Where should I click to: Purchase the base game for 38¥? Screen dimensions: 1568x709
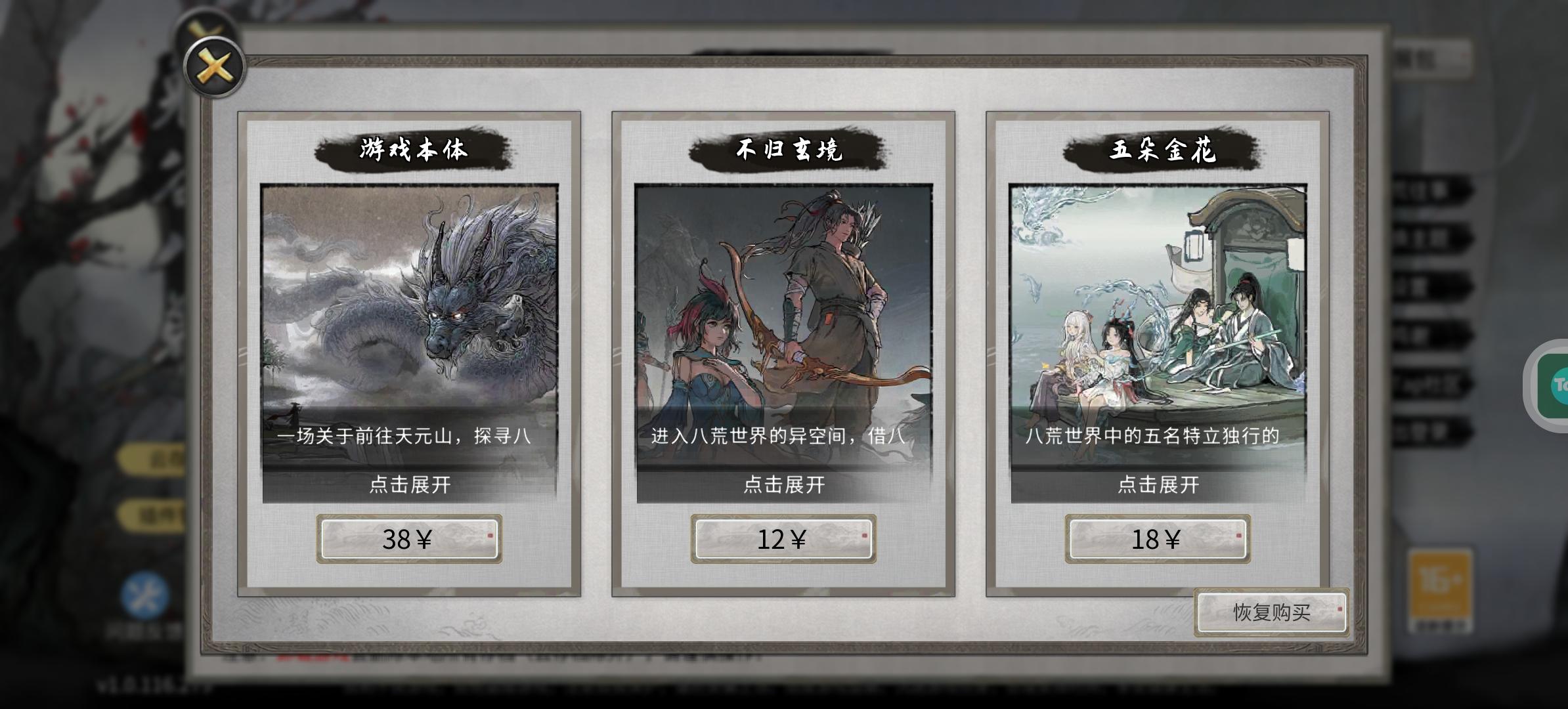410,538
